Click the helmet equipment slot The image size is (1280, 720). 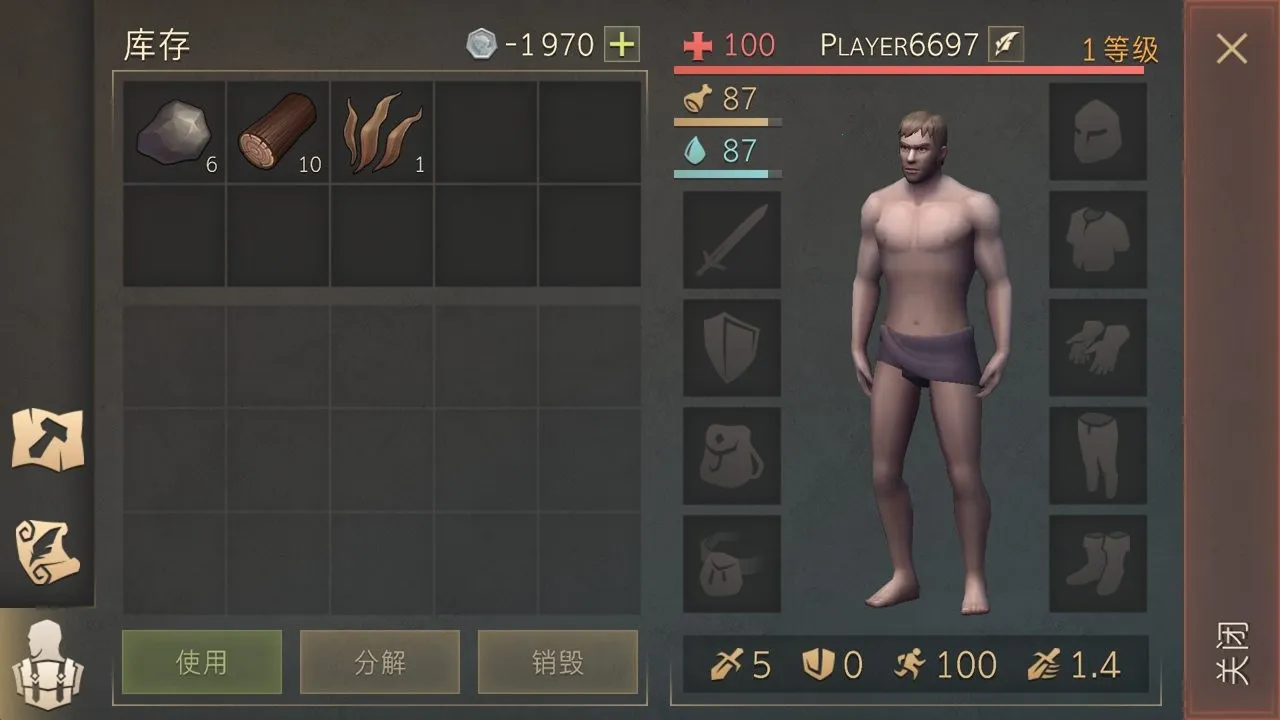pos(1097,131)
